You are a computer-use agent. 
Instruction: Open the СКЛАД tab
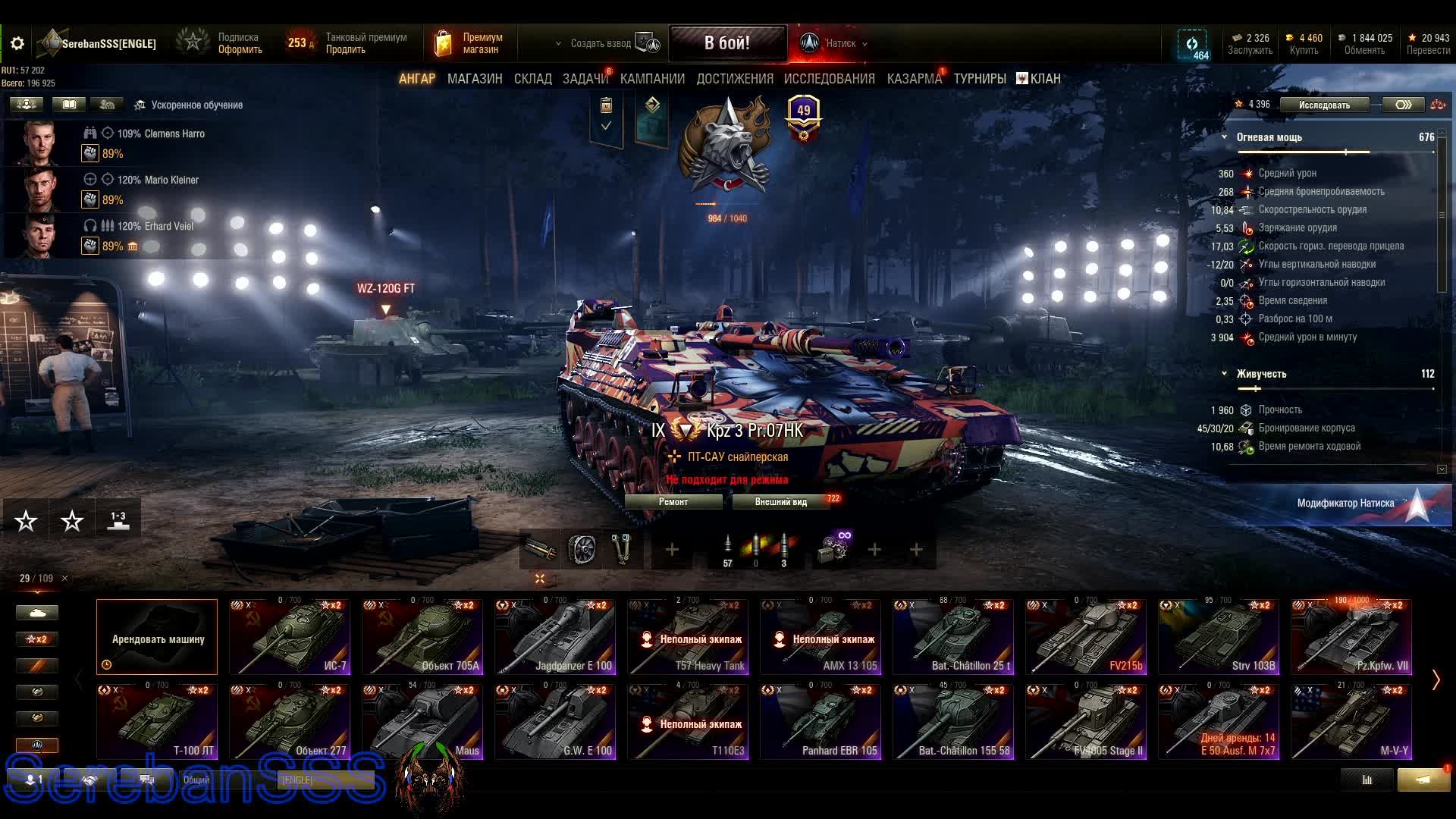tap(532, 79)
